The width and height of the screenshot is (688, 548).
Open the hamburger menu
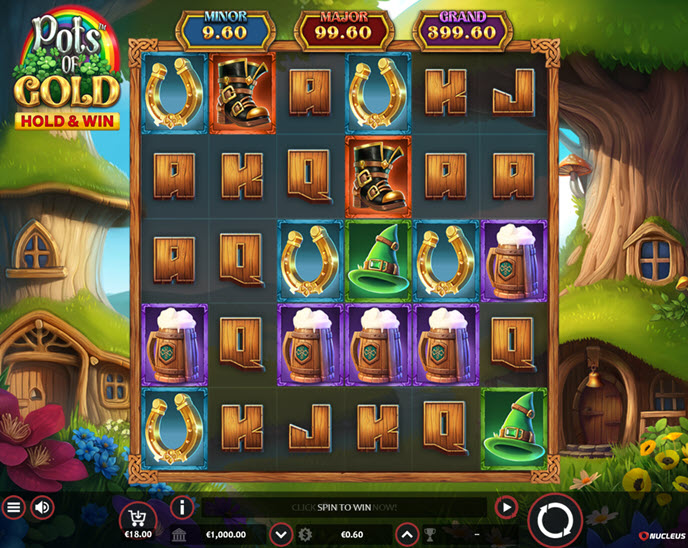pos(14,507)
